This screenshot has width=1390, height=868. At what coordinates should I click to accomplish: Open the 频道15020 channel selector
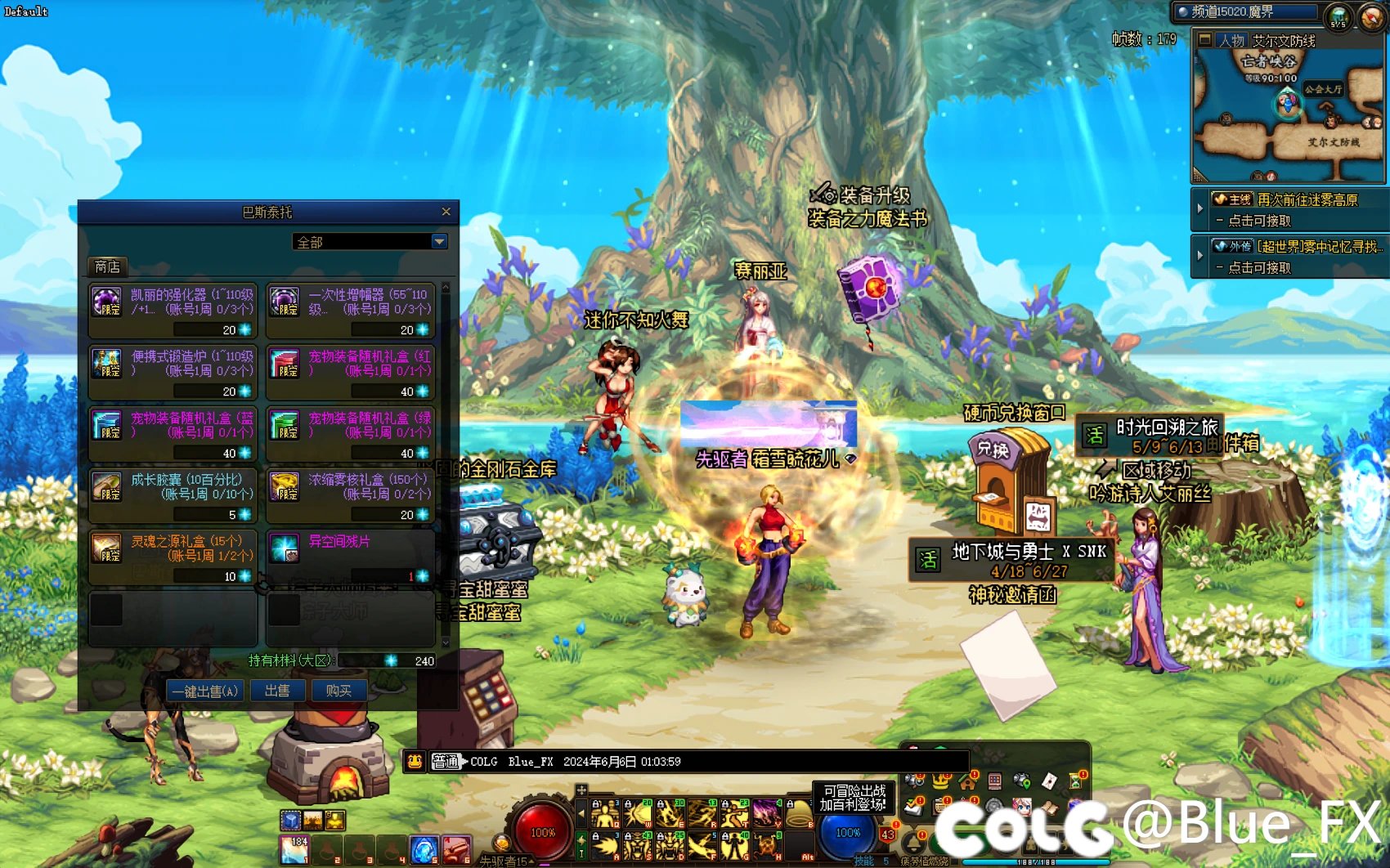point(1247,12)
